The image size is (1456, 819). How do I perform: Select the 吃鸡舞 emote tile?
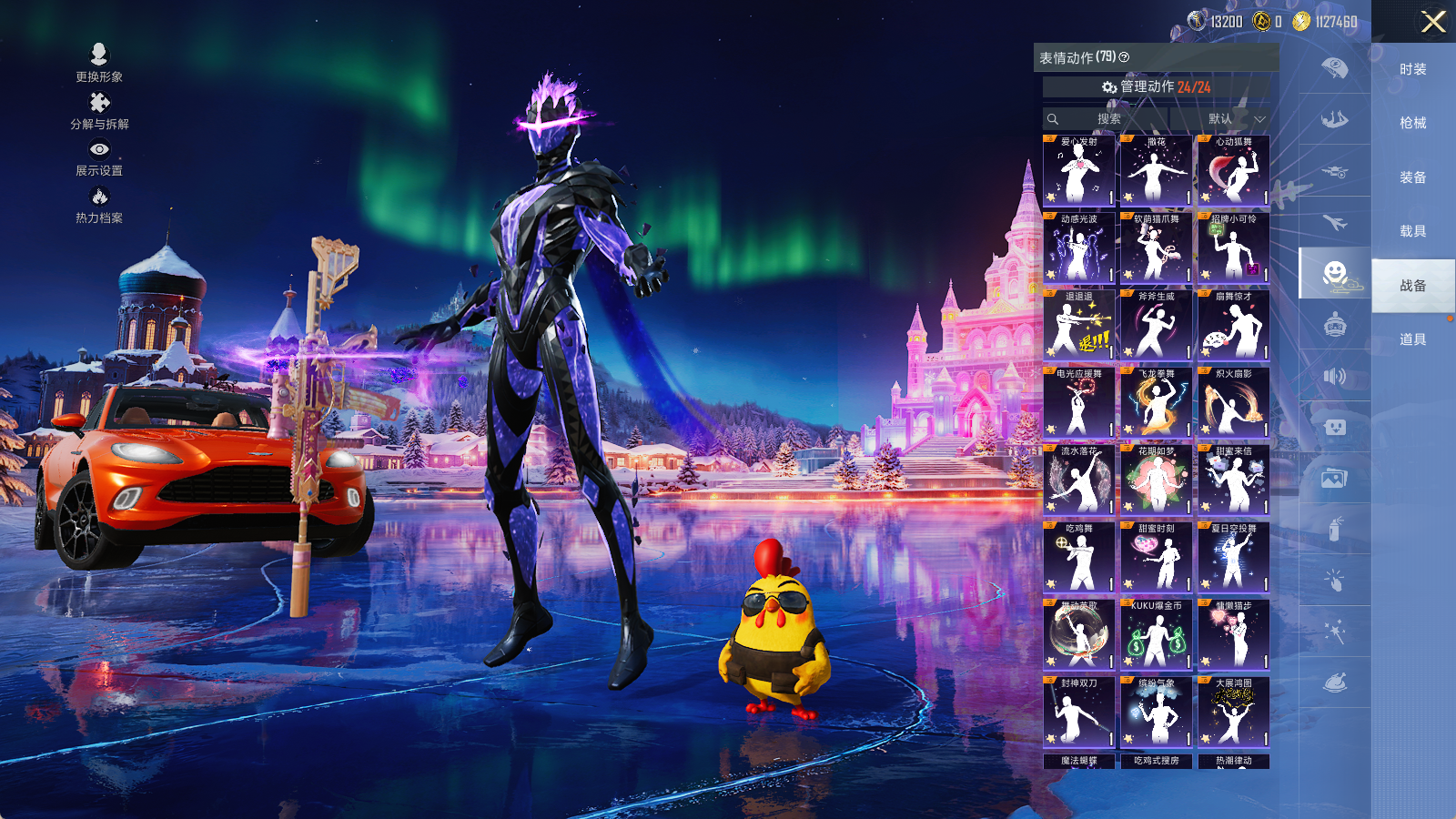coord(1078,557)
